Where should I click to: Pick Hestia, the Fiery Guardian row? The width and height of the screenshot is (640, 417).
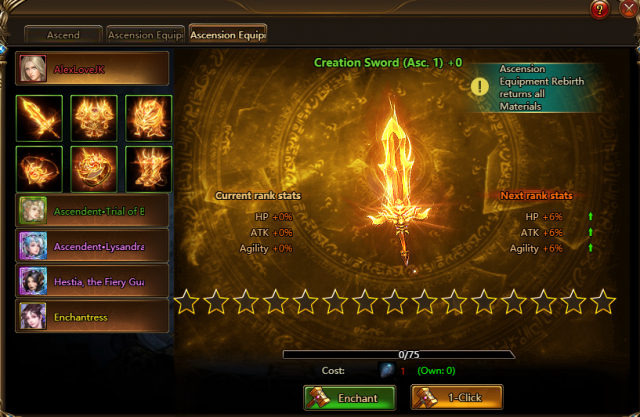tap(92, 282)
